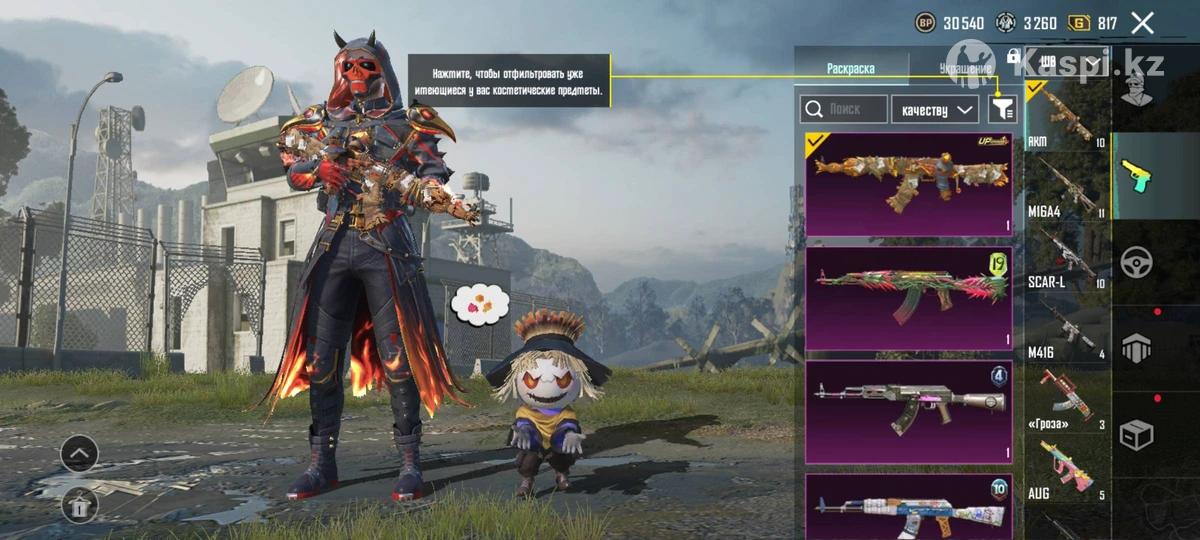Open the box crate category
The width and height of the screenshot is (1200, 540).
click(1136, 434)
